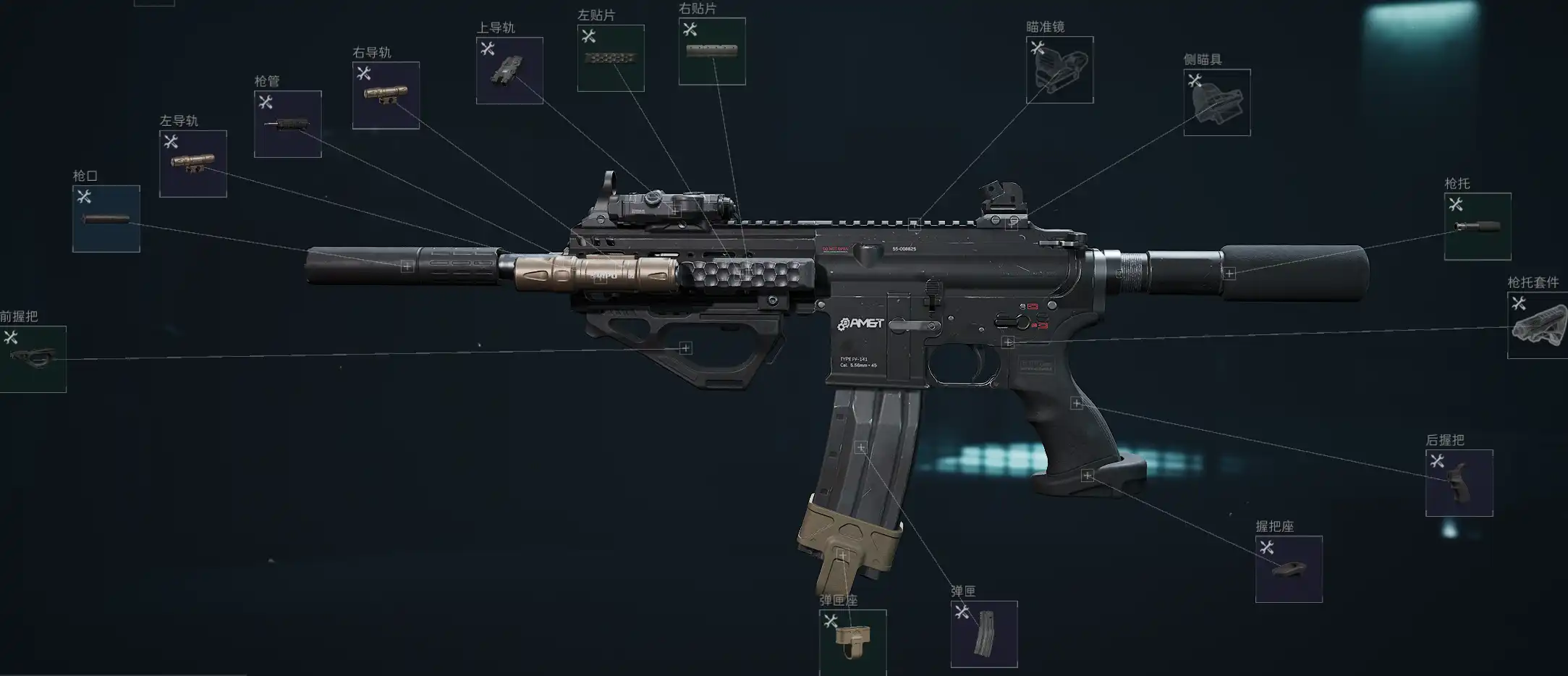Select the 枪托 stock slot
1568x676 pixels.
(1477, 227)
